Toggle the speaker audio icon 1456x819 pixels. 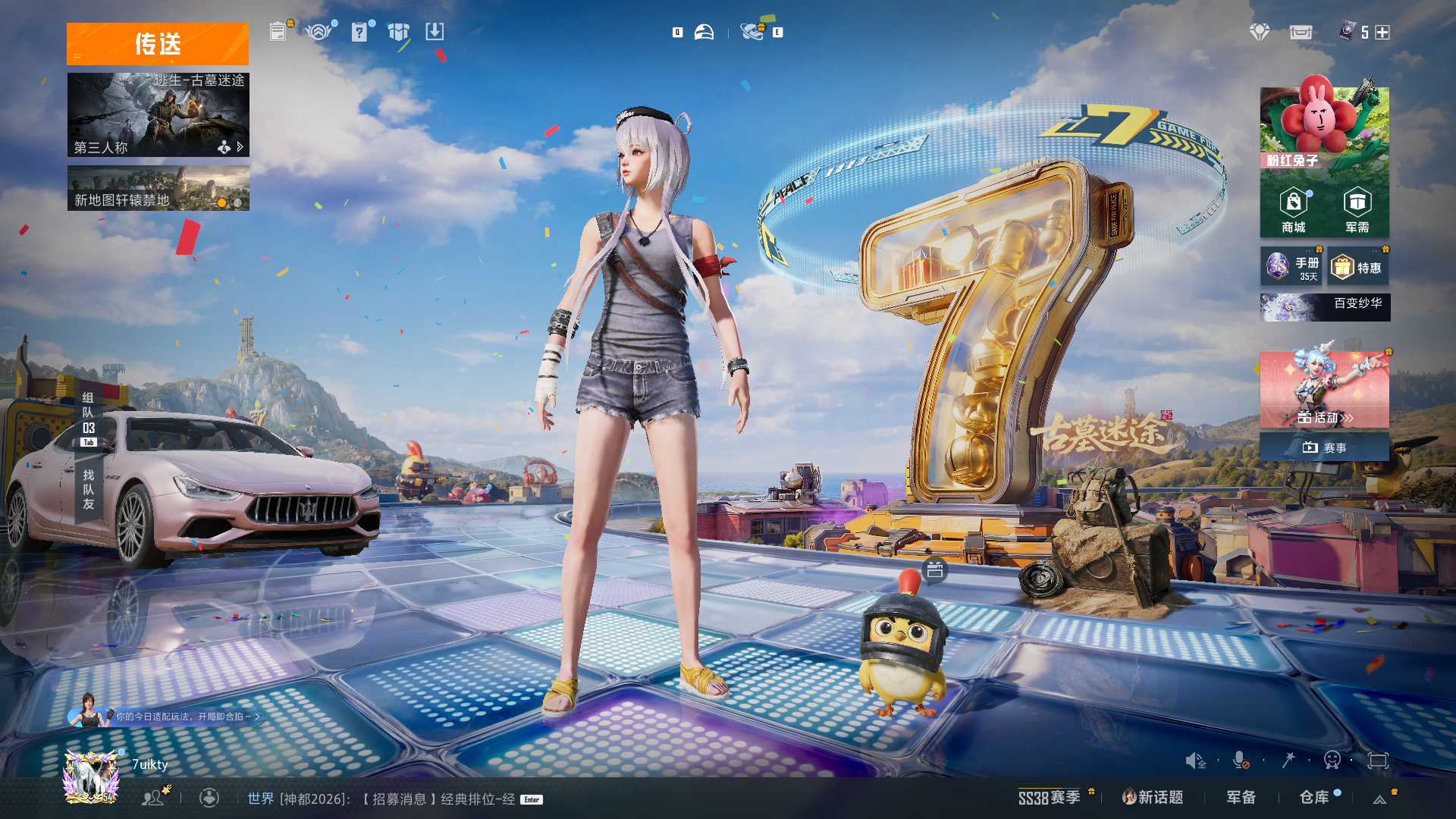1195,760
